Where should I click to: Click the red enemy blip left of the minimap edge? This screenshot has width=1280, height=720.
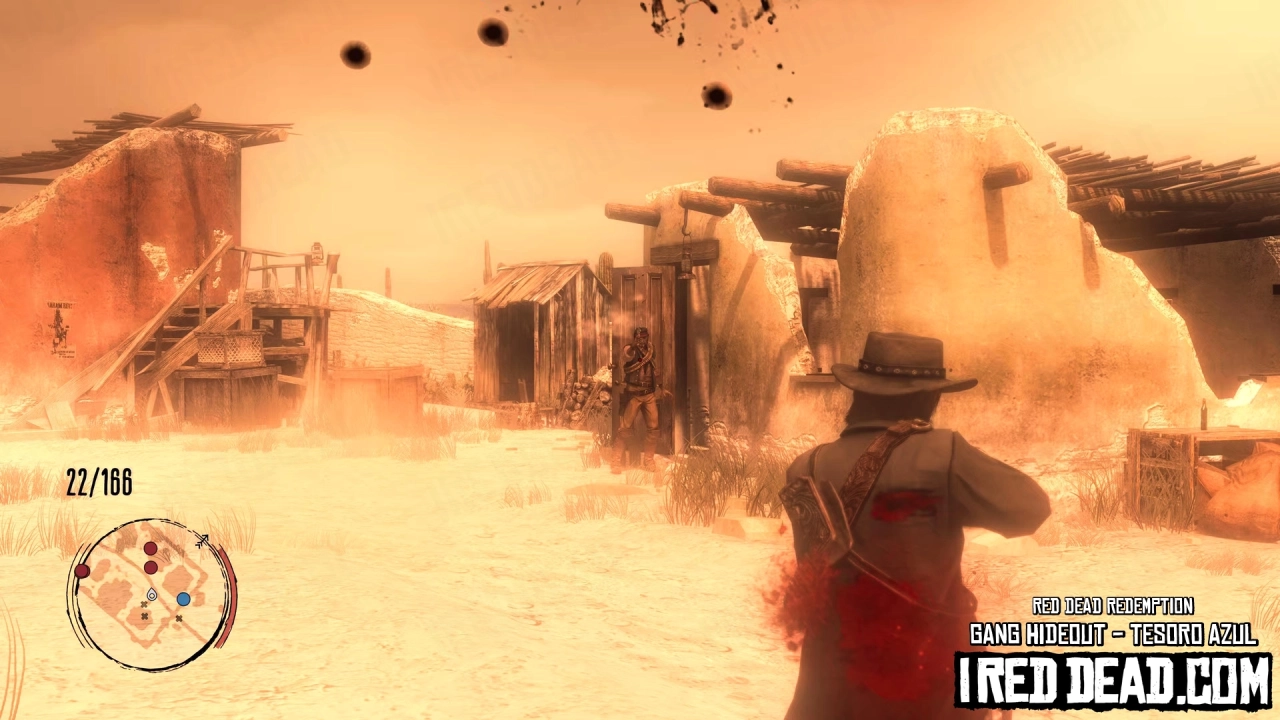point(82,571)
